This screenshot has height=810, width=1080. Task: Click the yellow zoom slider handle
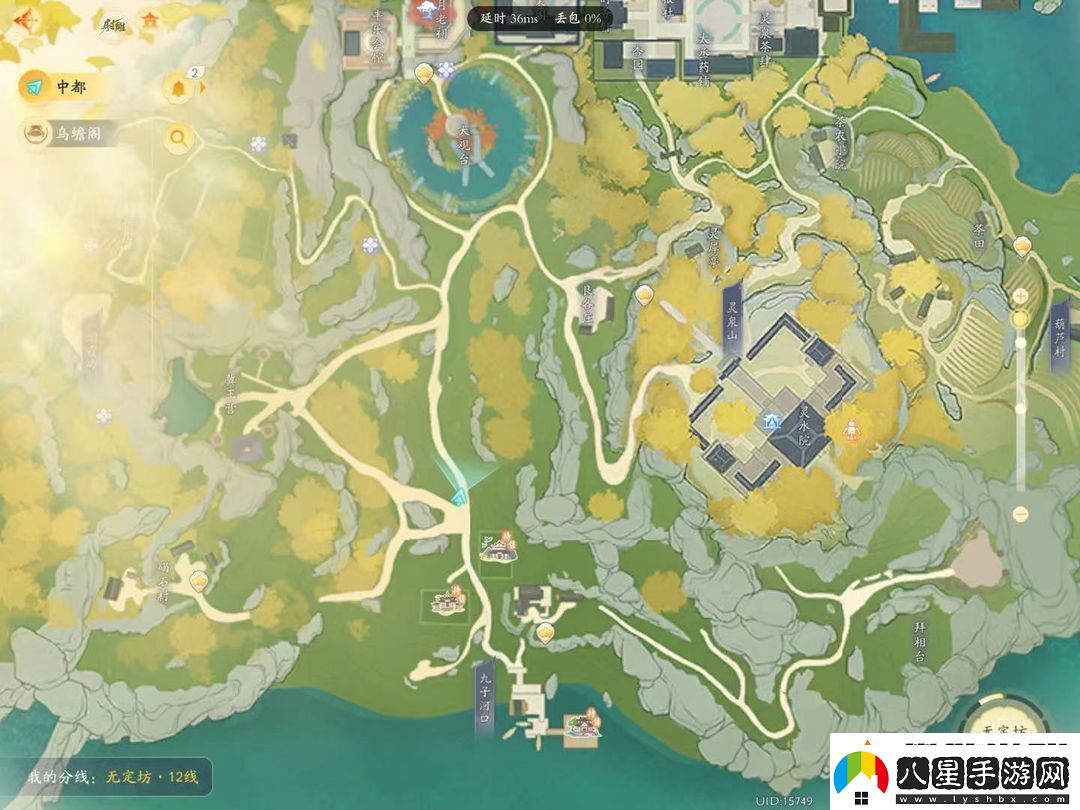click(1020, 319)
